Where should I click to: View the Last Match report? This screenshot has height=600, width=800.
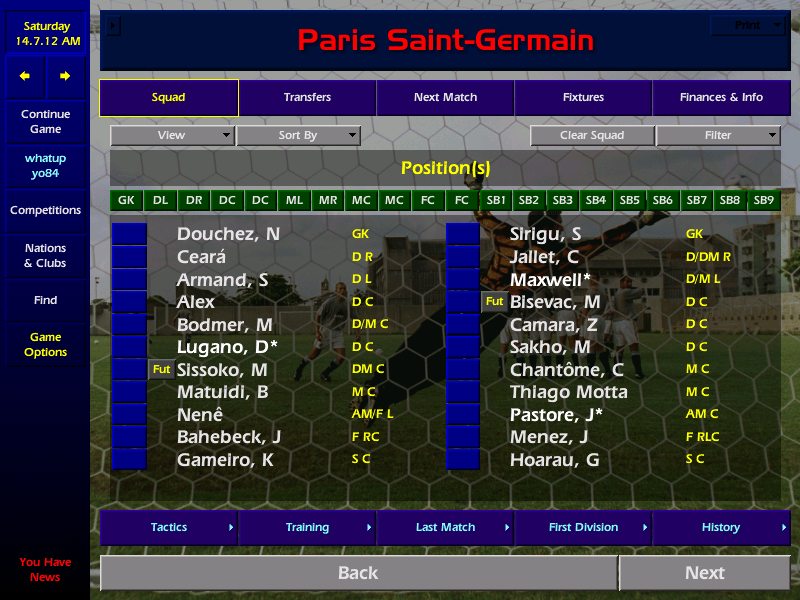(445, 527)
